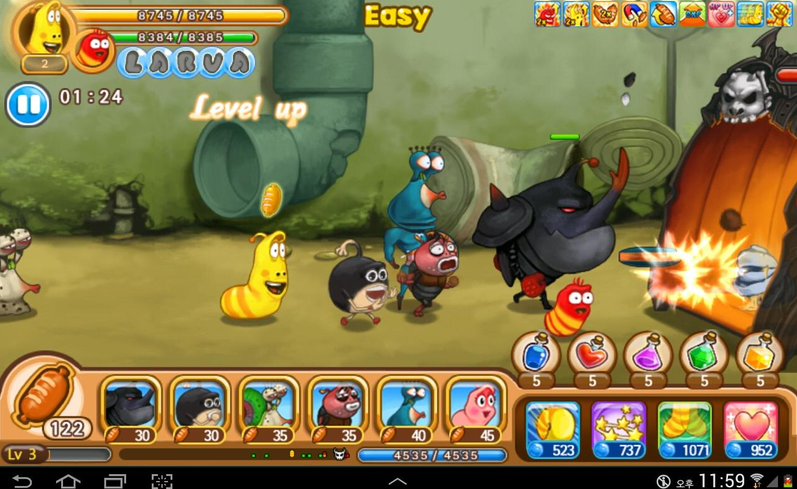Activate the pink heart skill costing 952

751,430
